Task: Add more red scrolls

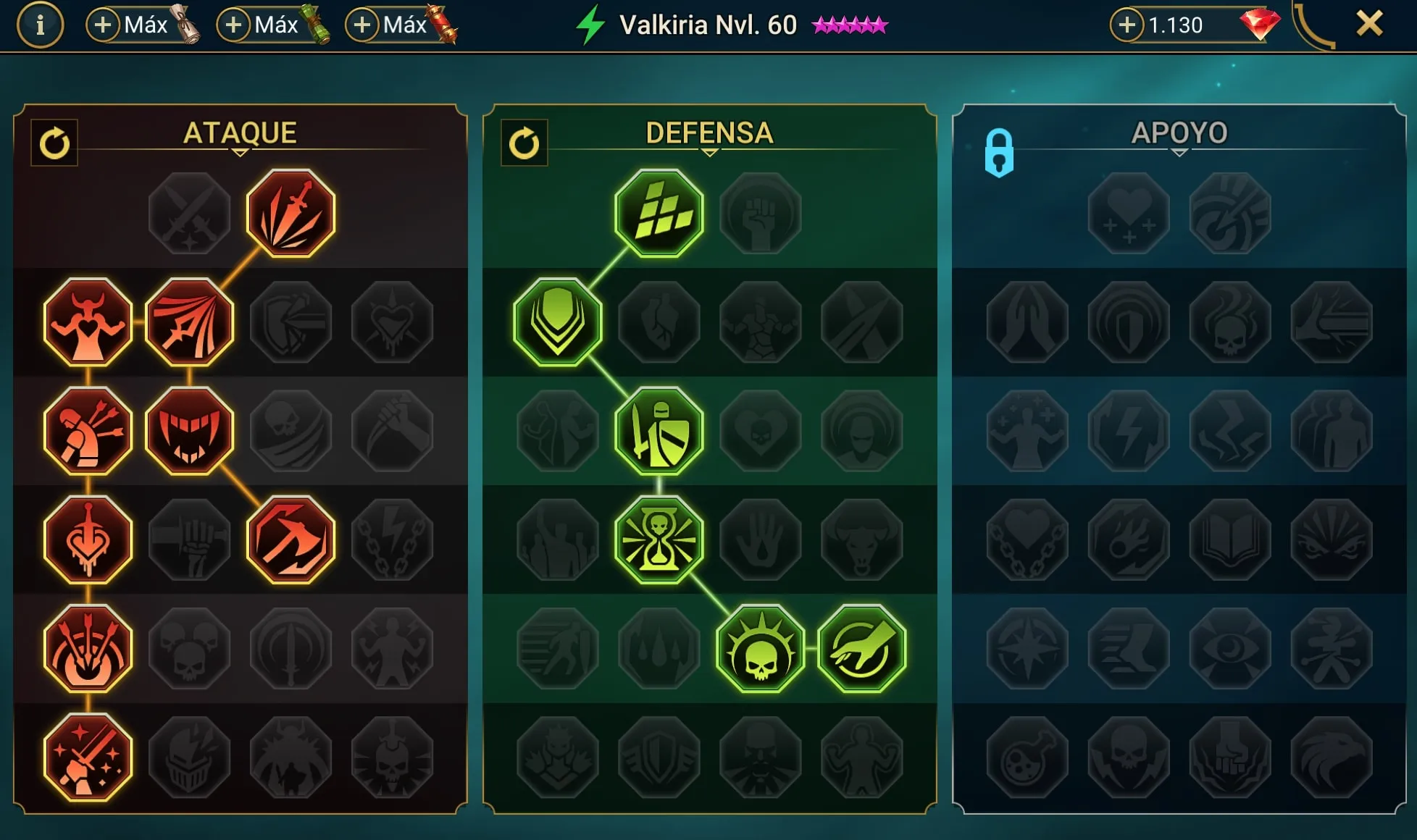Action: [362, 25]
